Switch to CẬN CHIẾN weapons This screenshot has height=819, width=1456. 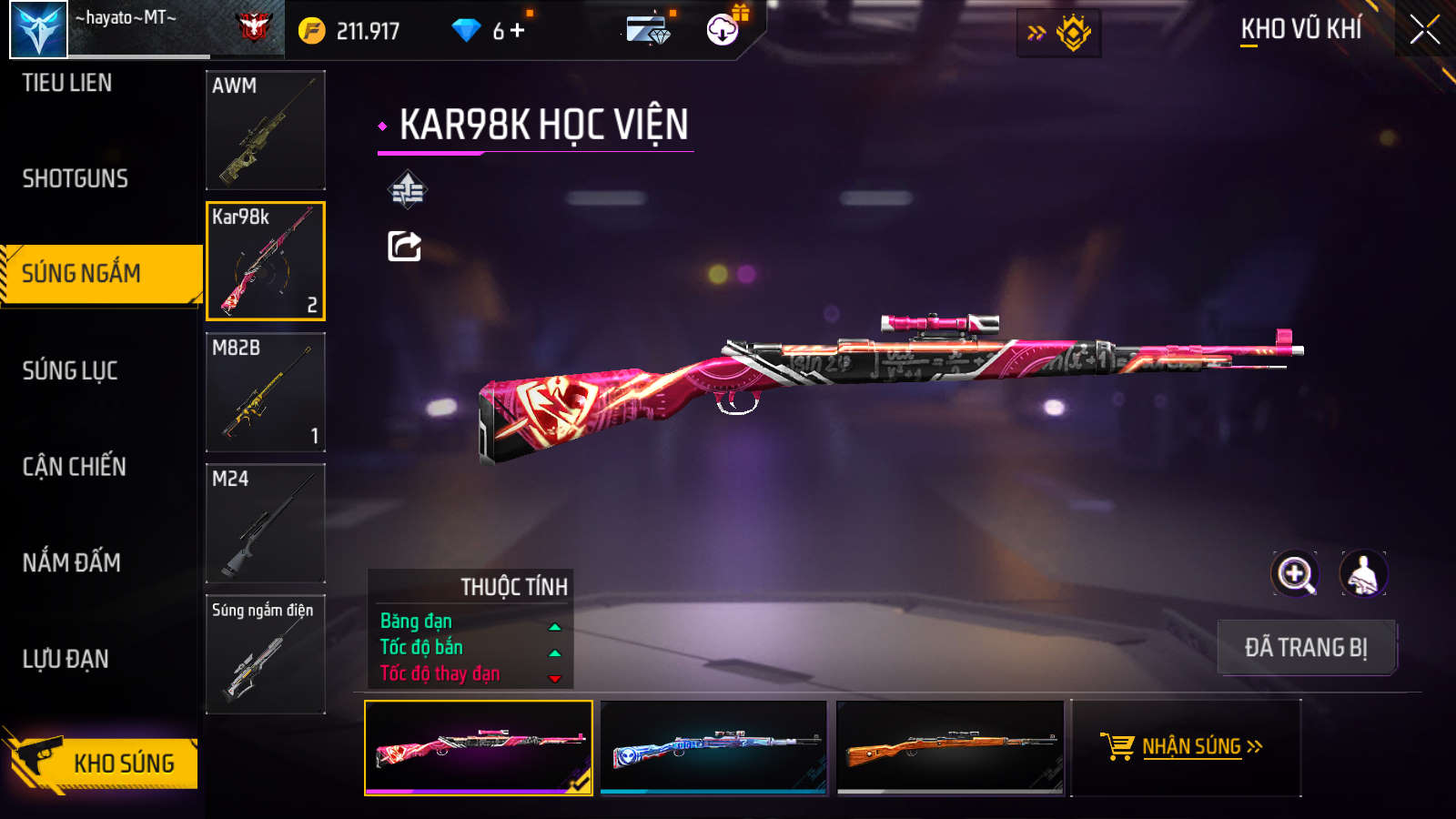pos(75,467)
